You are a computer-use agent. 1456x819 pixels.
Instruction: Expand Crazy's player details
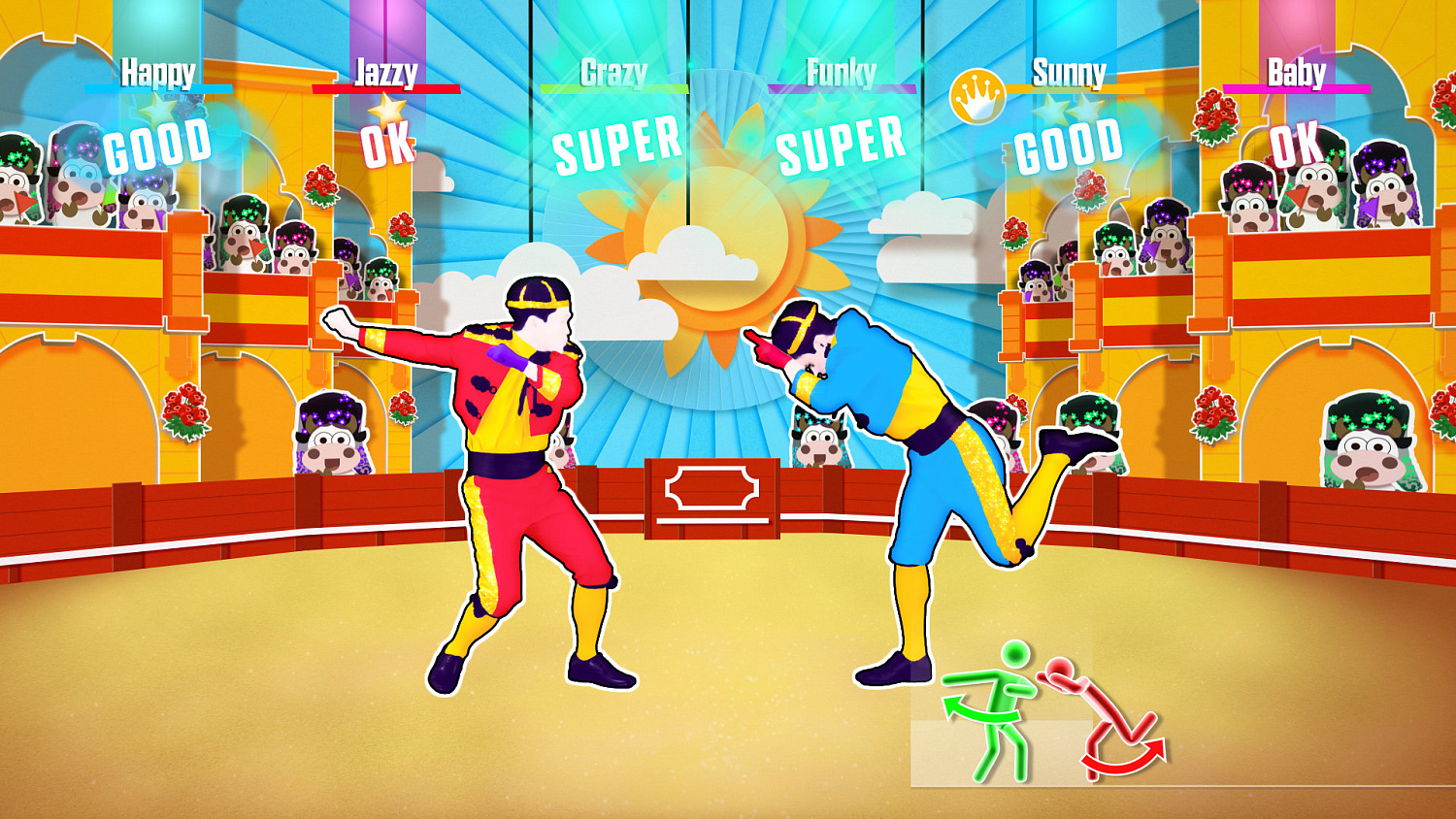click(614, 70)
